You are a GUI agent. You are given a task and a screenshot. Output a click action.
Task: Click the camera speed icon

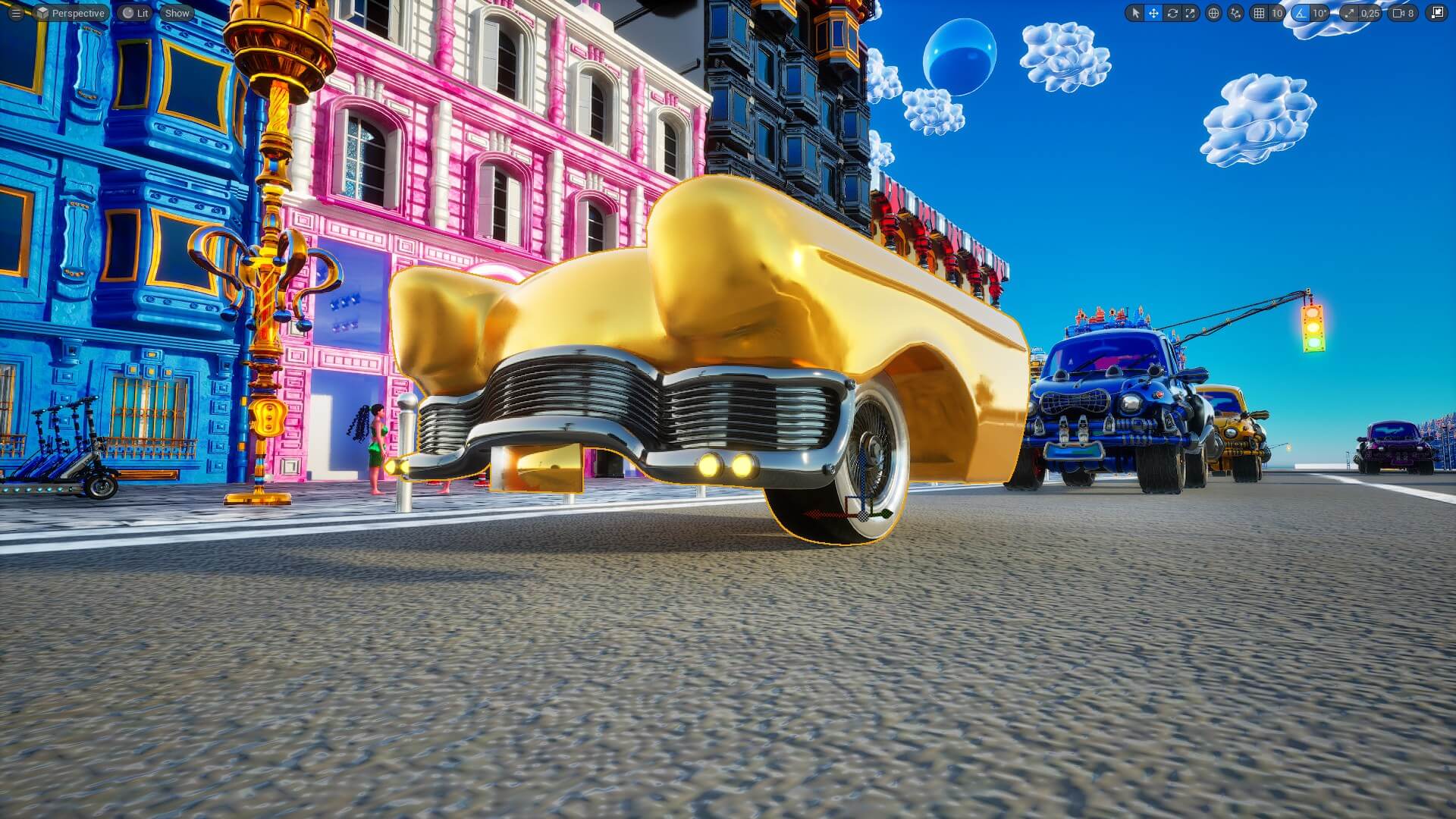point(1399,14)
